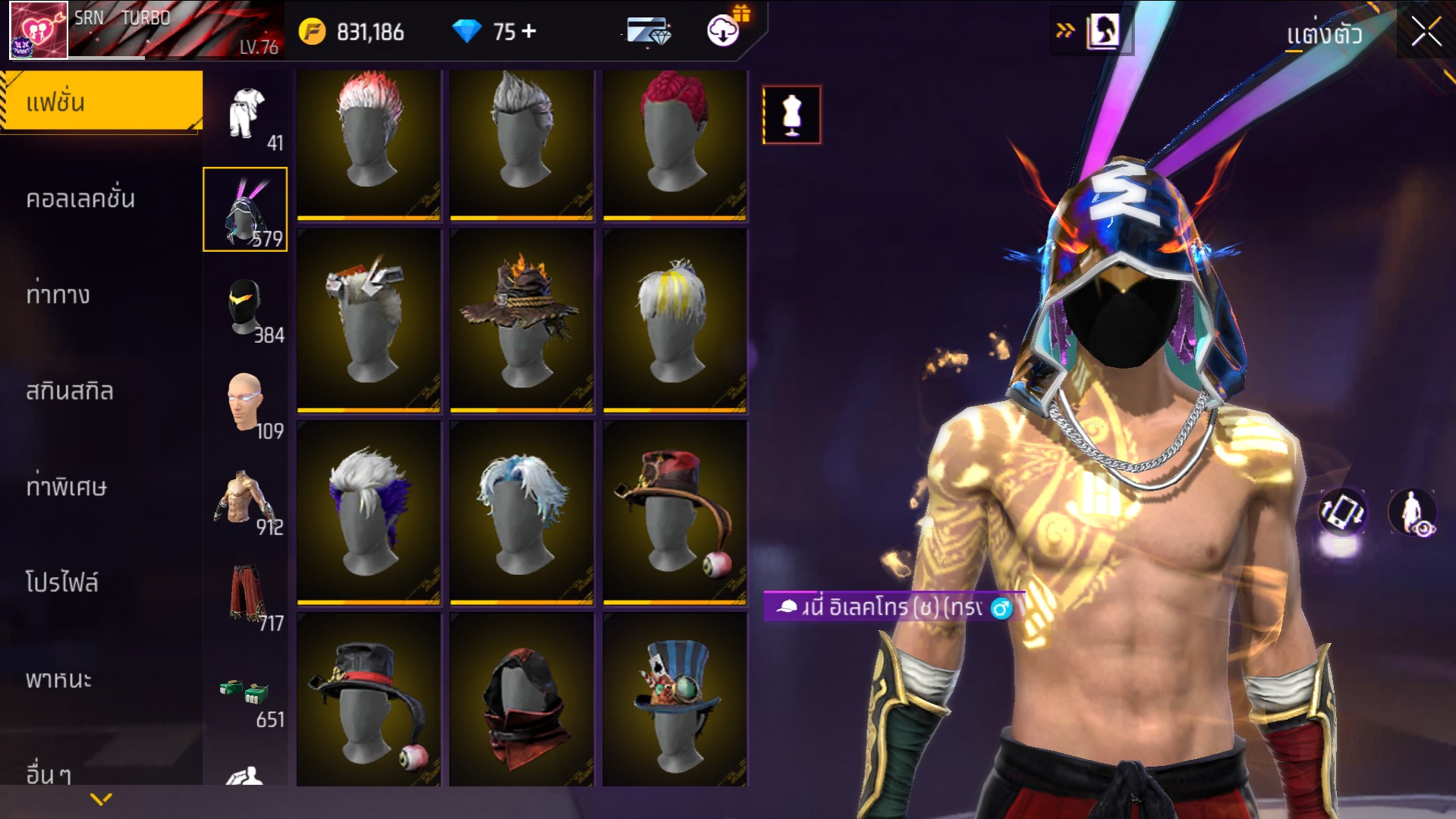
Task: Select the red pants category showing 717
Action: pos(247,595)
